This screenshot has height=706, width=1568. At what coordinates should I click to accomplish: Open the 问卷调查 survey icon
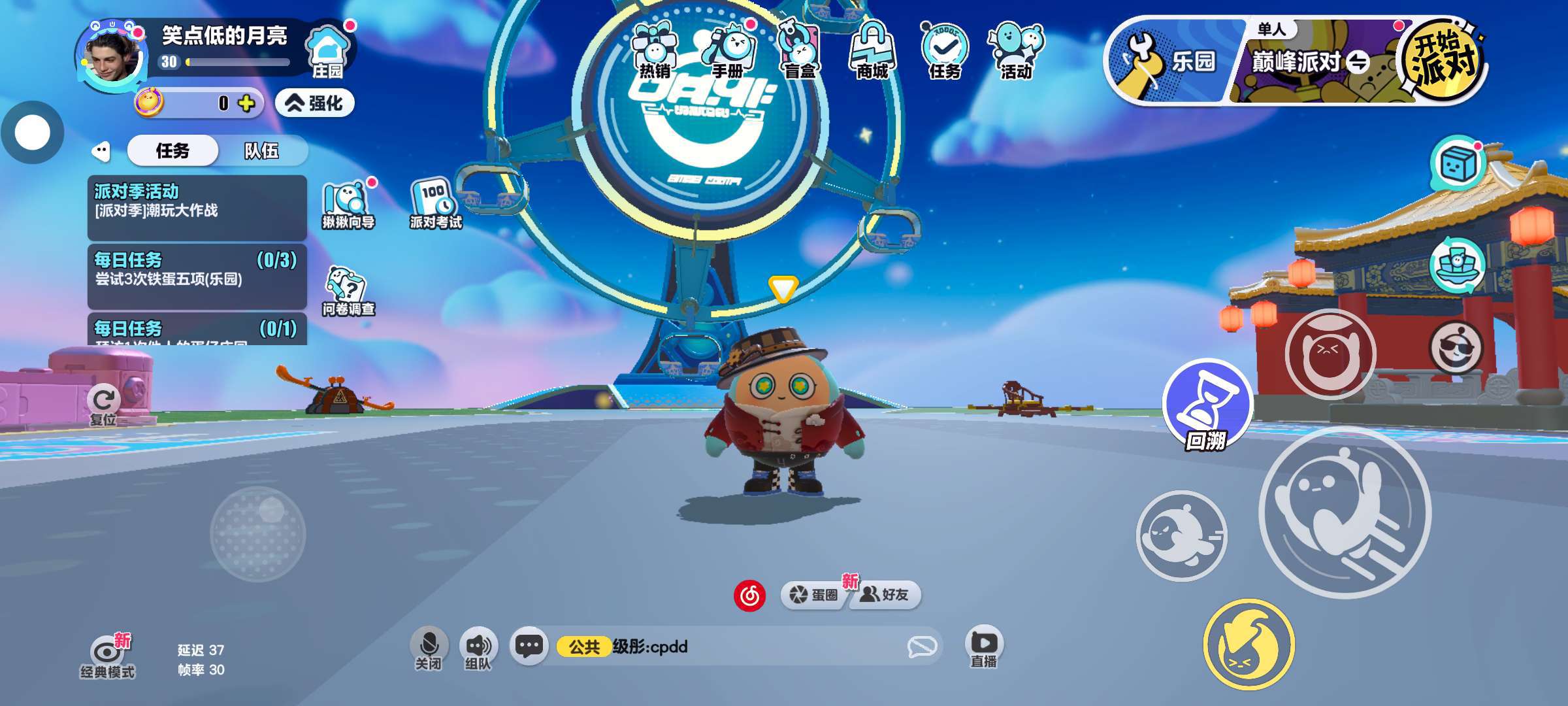(x=348, y=292)
